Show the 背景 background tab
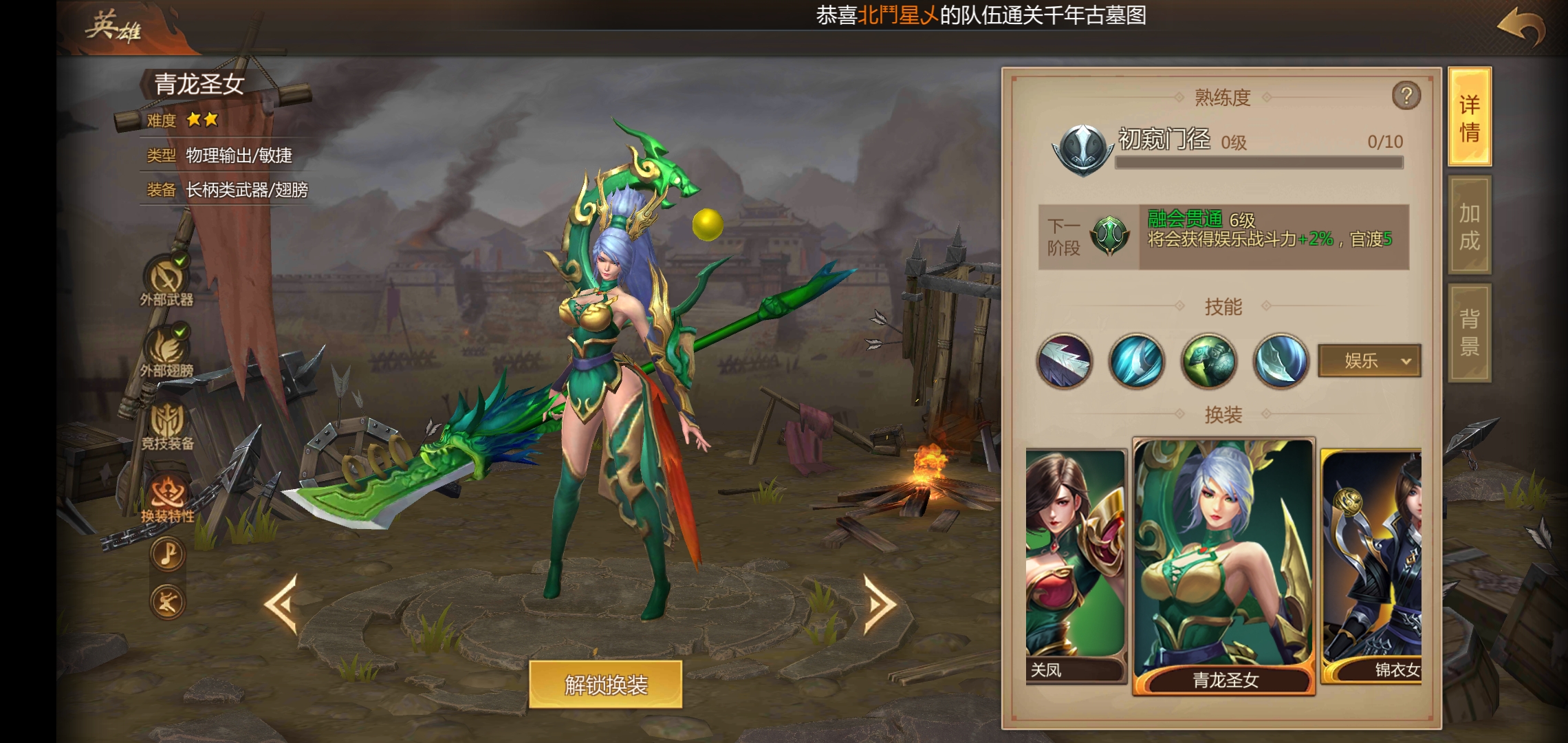The image size is (1568, 743). (x=1470, y=332)
